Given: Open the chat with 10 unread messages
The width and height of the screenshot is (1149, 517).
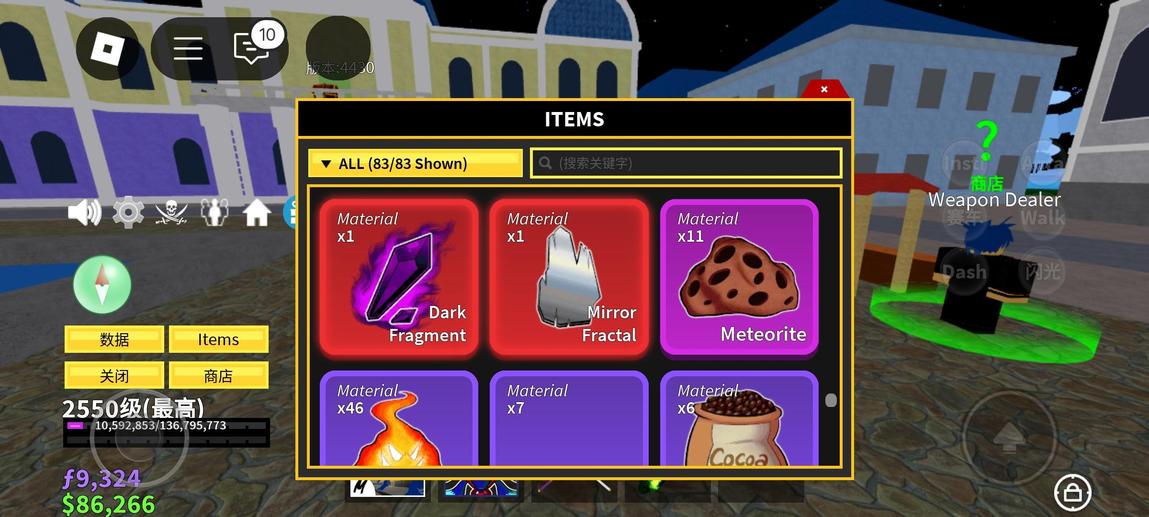Looking at the screenshot, I should [251, 47].
